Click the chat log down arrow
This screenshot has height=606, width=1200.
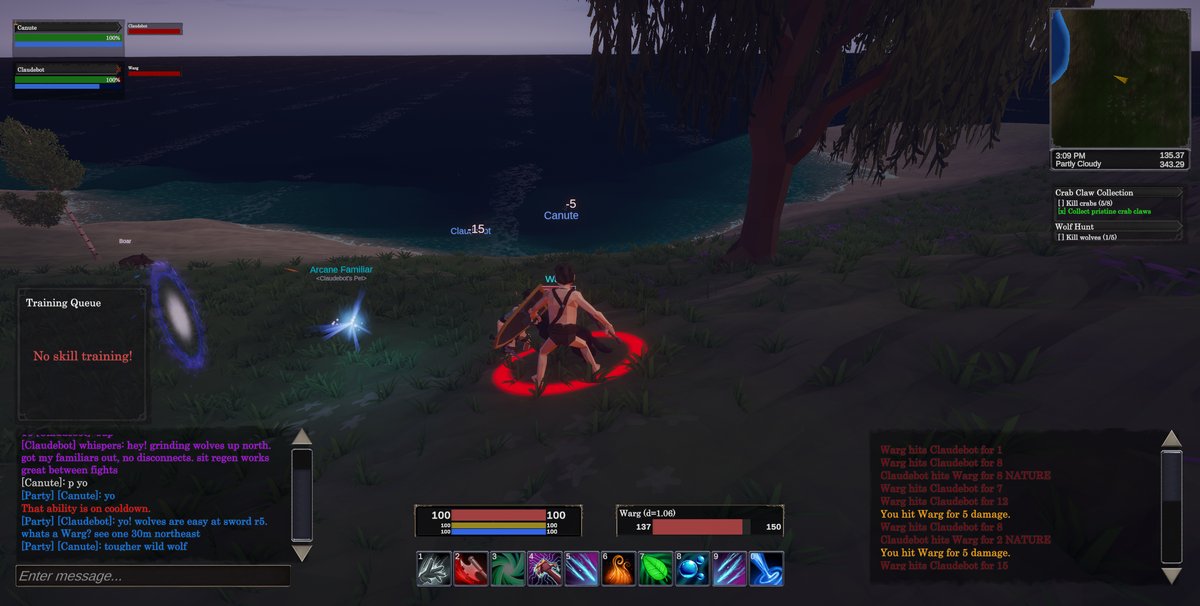[301, 553]
